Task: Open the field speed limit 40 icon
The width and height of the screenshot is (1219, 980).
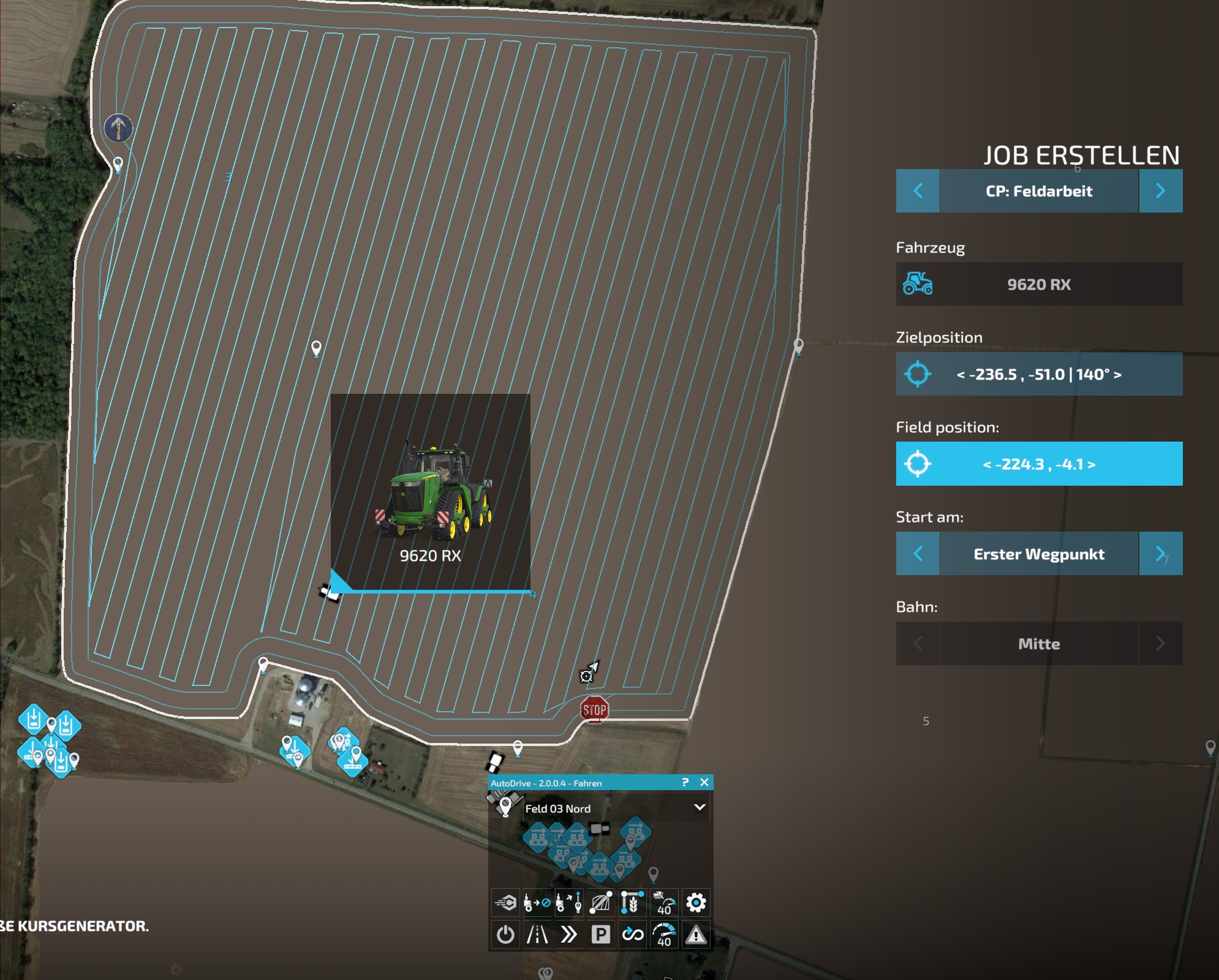Action: click(x=665, y=902)
